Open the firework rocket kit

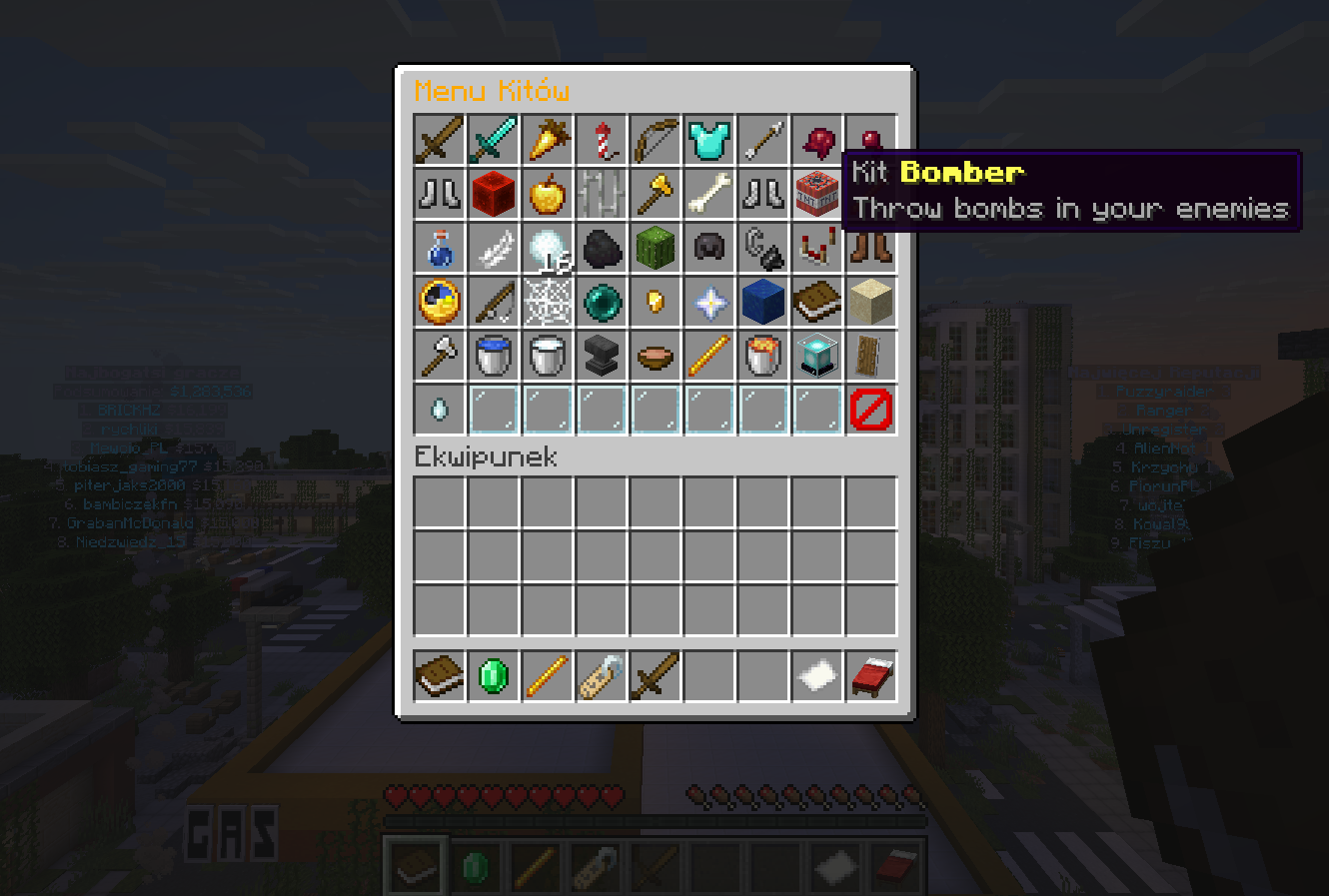(x=602, y=140)
